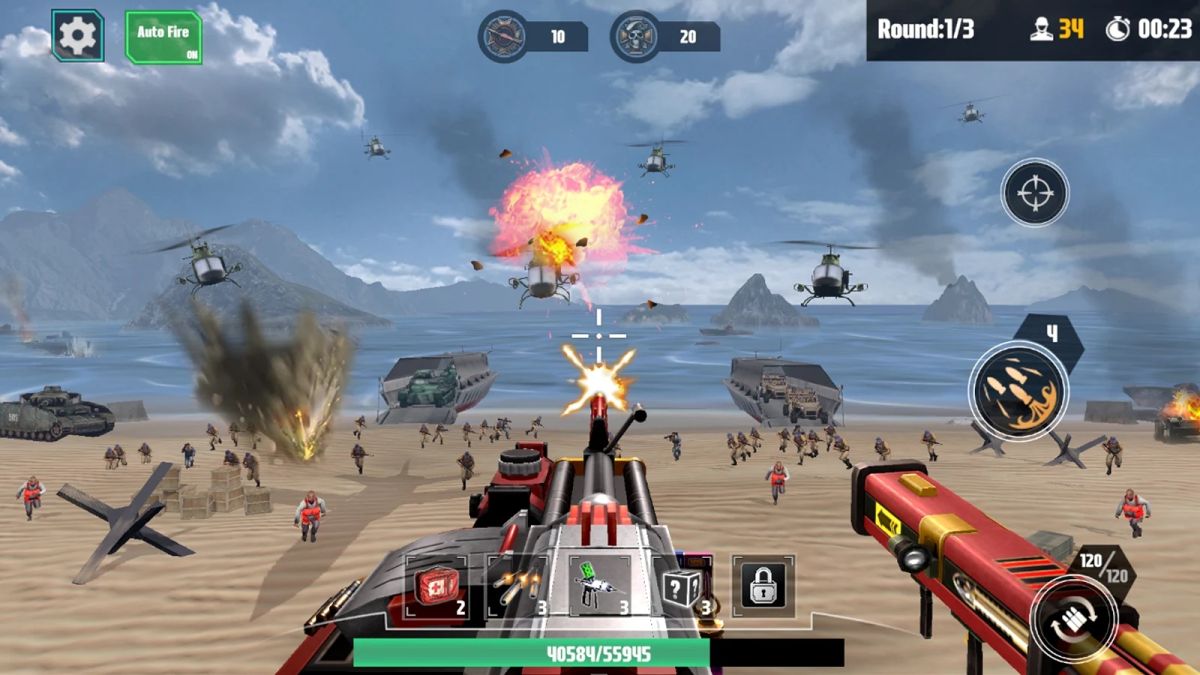
Task: Activate the crosshair aim scope button
Action: (x=1035, y=193)
